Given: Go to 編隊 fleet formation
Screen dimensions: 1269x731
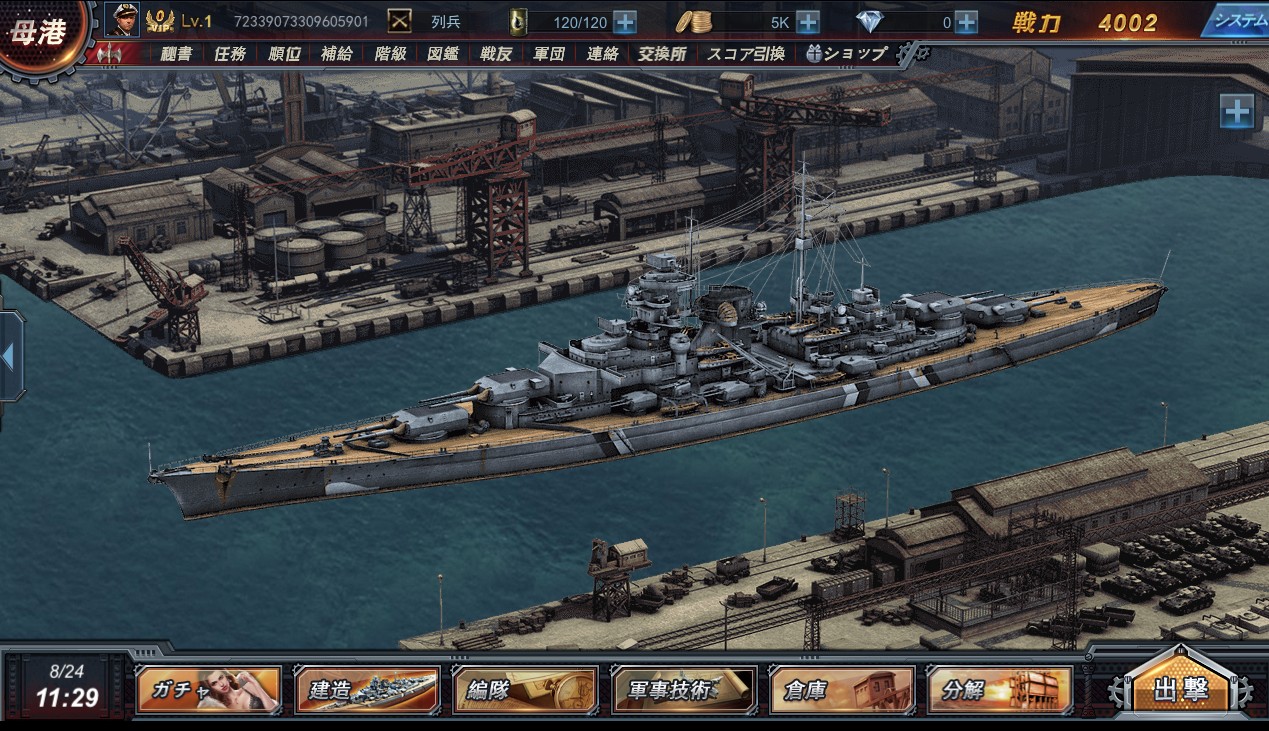Looking at the screenshot, I should coord(525,690).
